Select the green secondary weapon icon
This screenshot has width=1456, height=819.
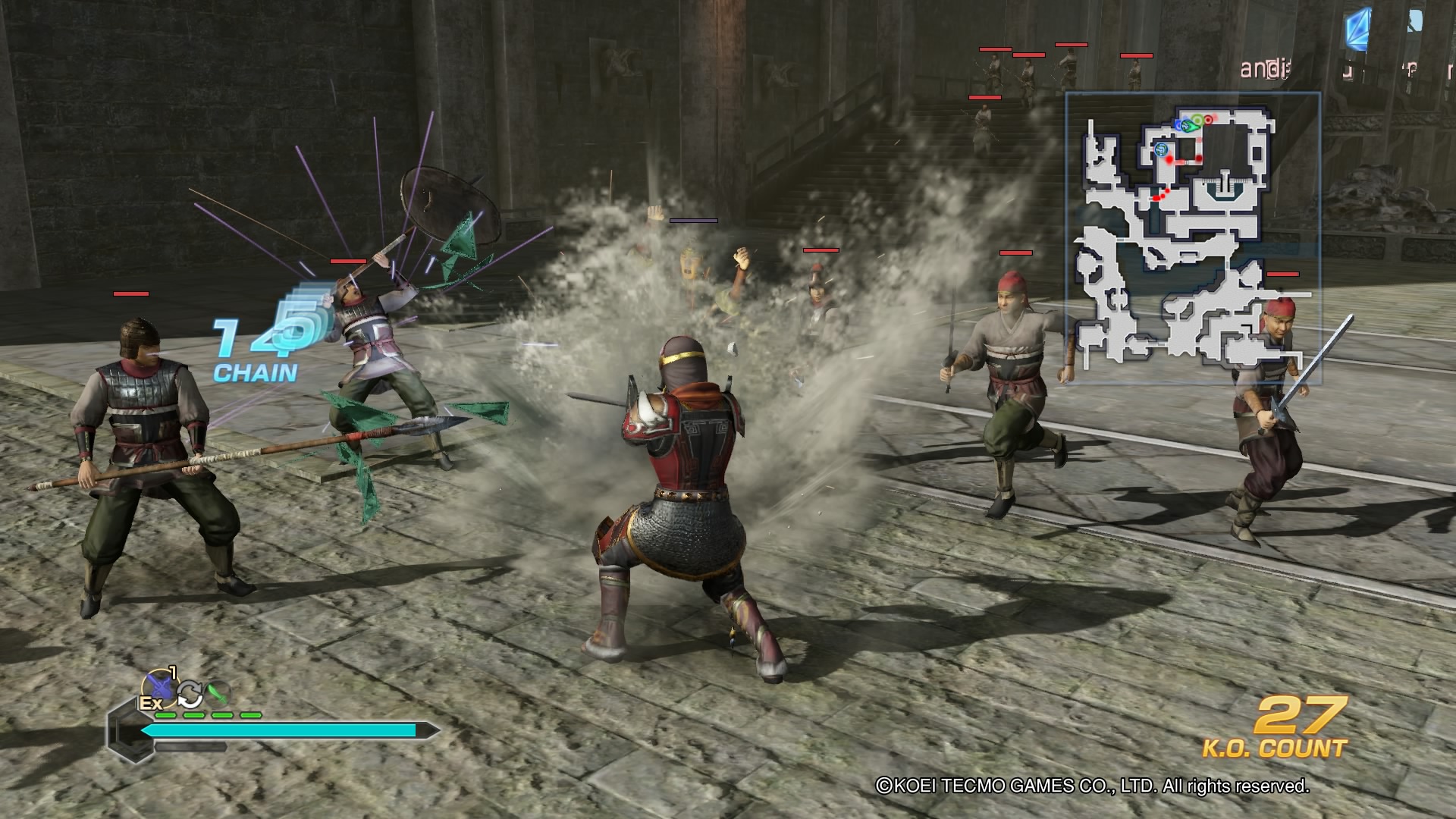[218, 694]
